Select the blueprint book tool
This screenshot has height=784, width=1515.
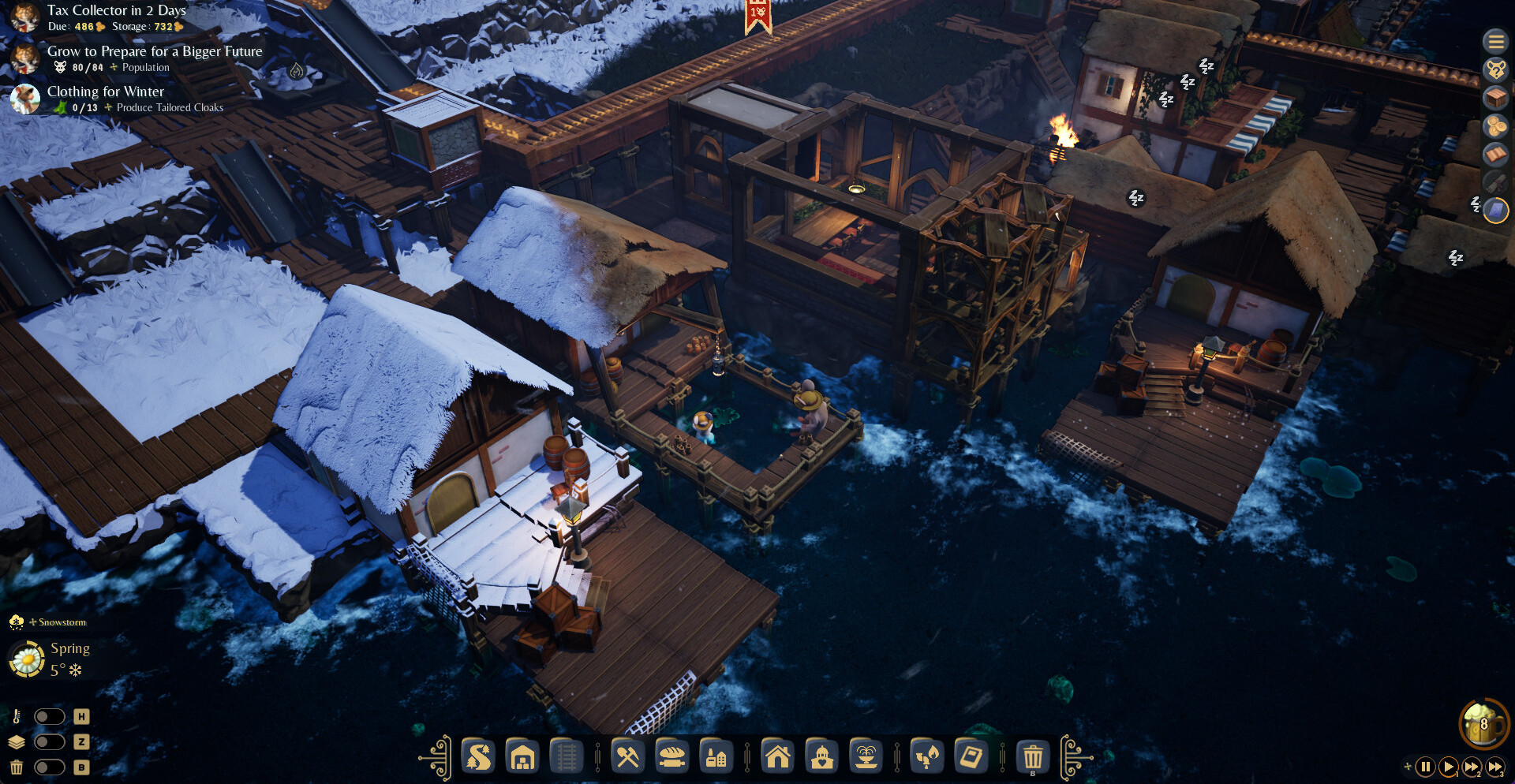[x=971, y=757]
